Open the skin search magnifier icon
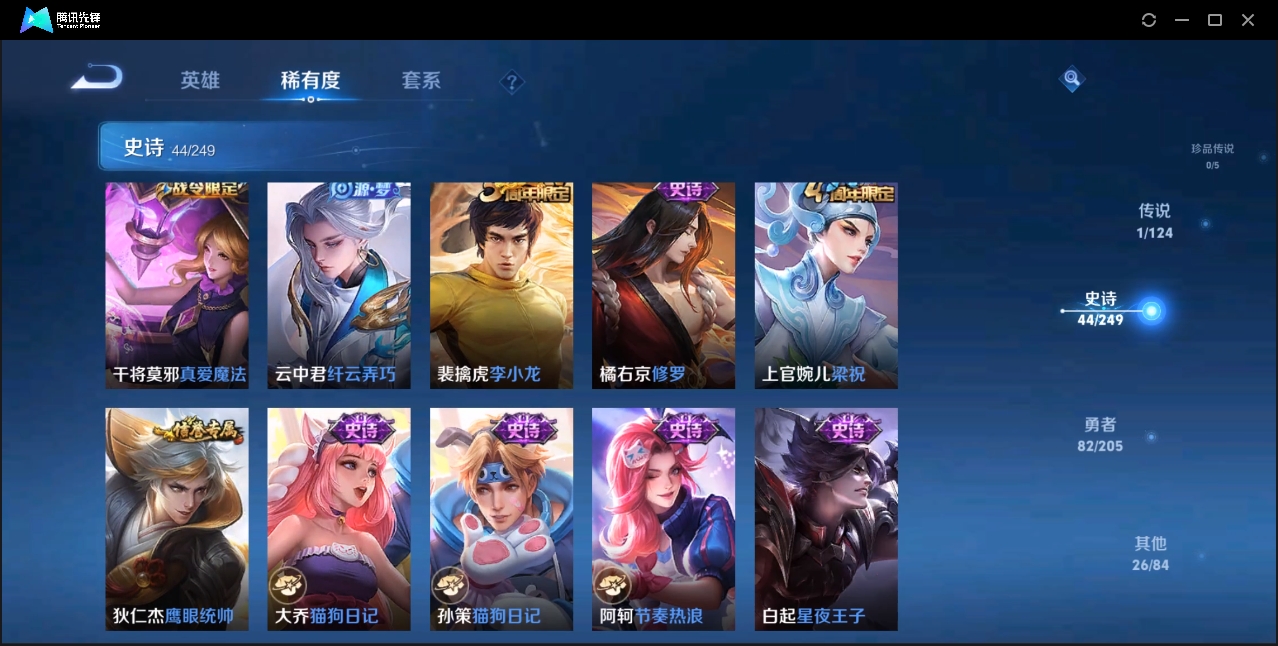This screenshot has height=646, width=1278. (1072, 78)
